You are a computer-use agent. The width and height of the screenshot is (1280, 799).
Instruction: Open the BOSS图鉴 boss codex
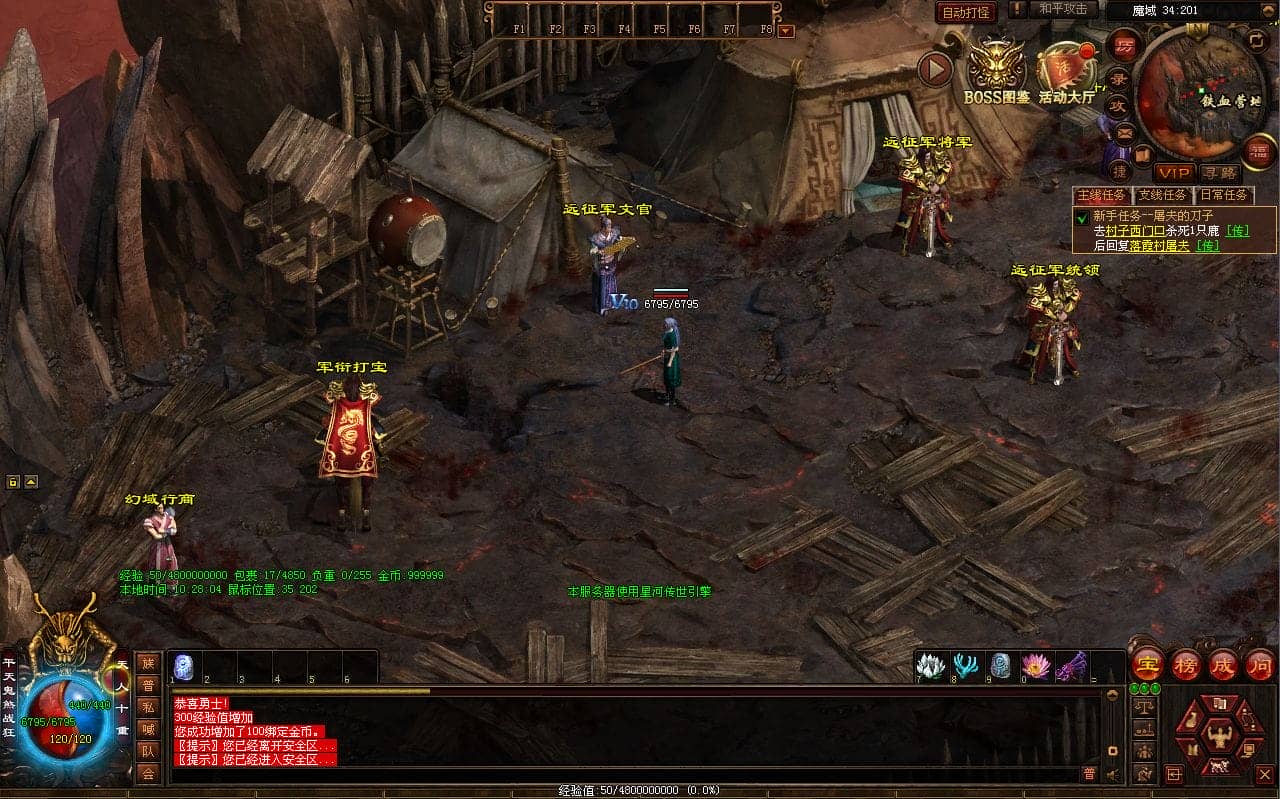click(x=997, y=70)
